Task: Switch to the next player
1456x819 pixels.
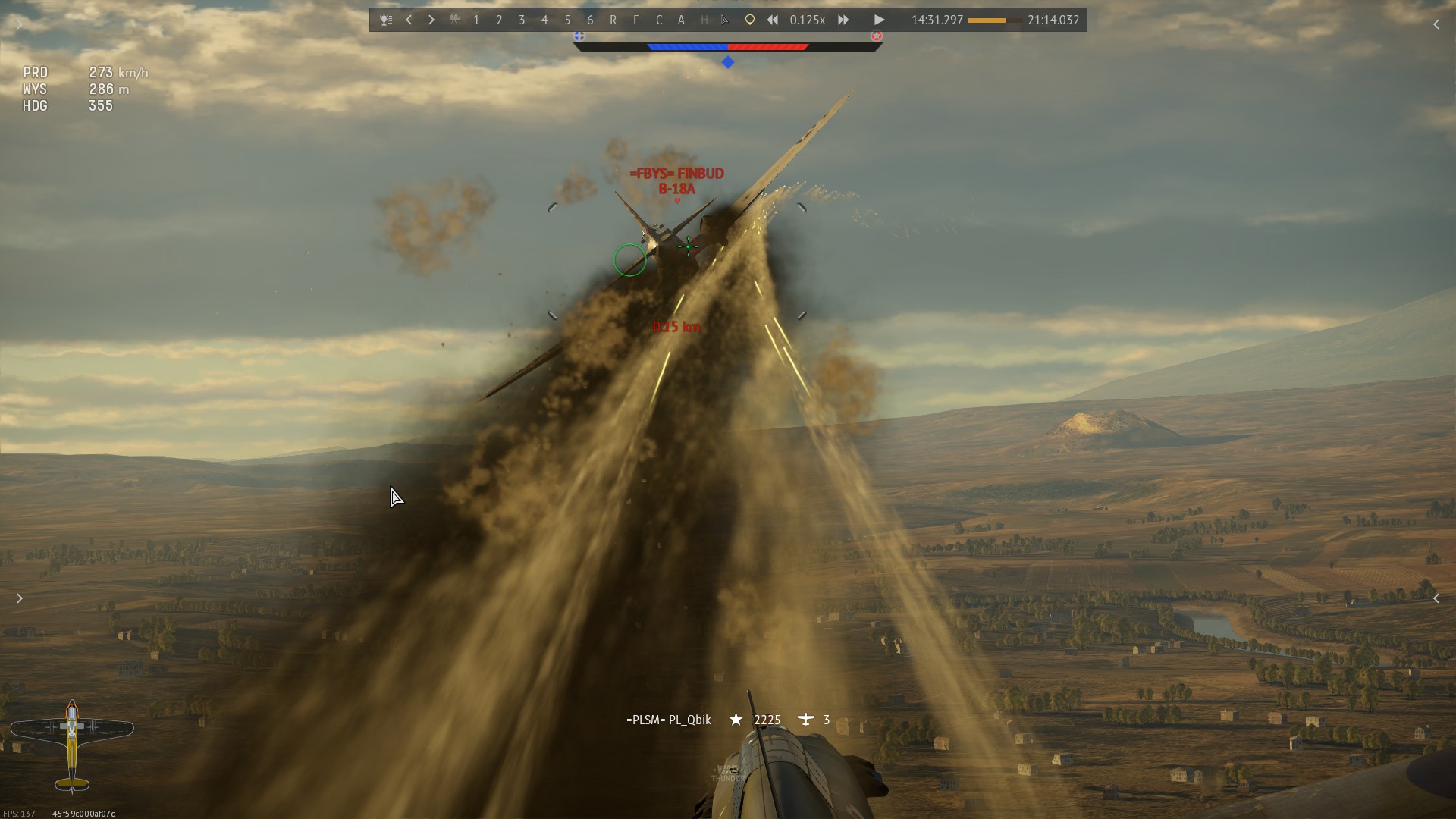Action: click(431, 20)
